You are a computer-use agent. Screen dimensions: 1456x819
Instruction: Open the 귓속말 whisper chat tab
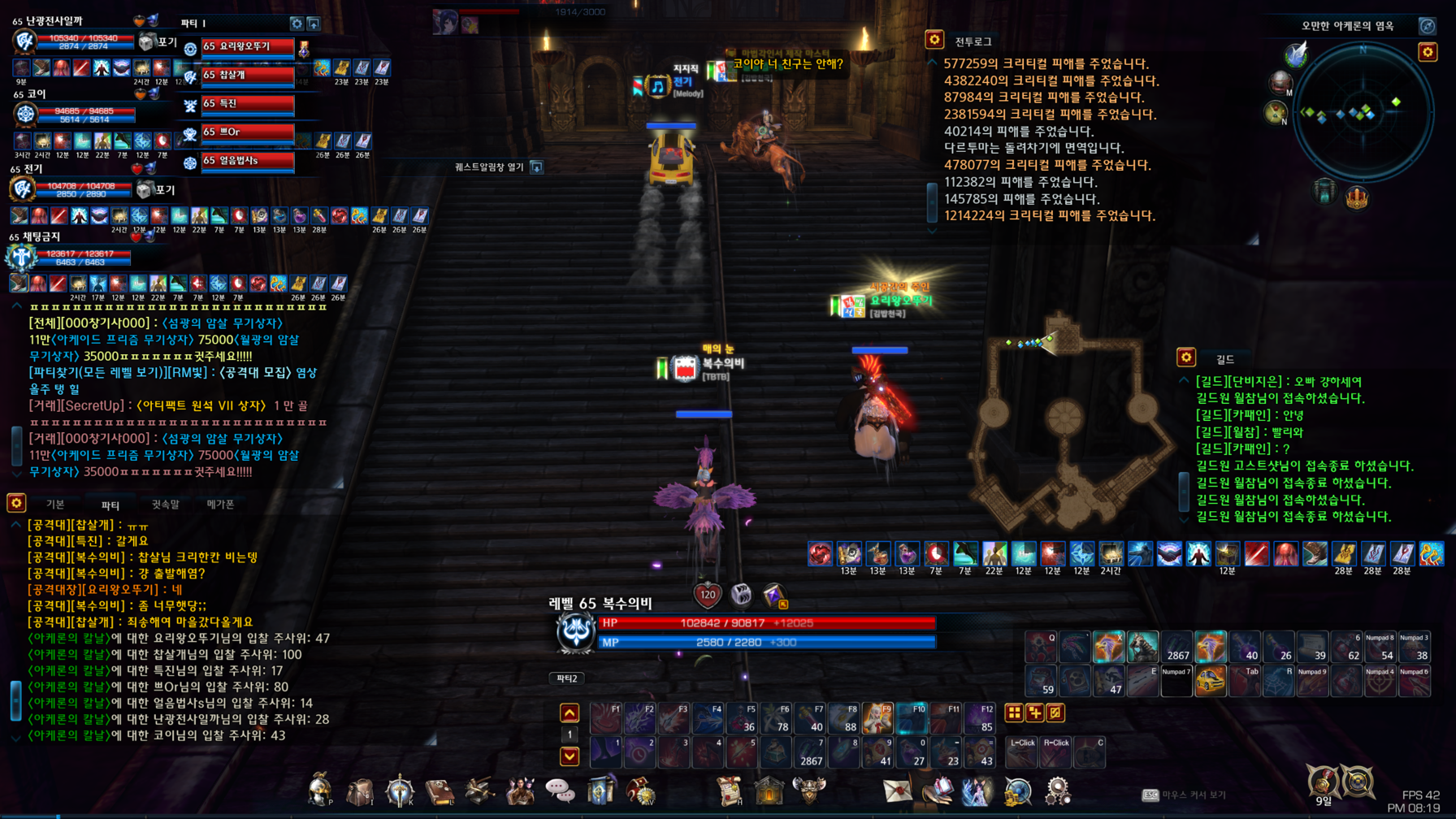click(x=165, y=505)
